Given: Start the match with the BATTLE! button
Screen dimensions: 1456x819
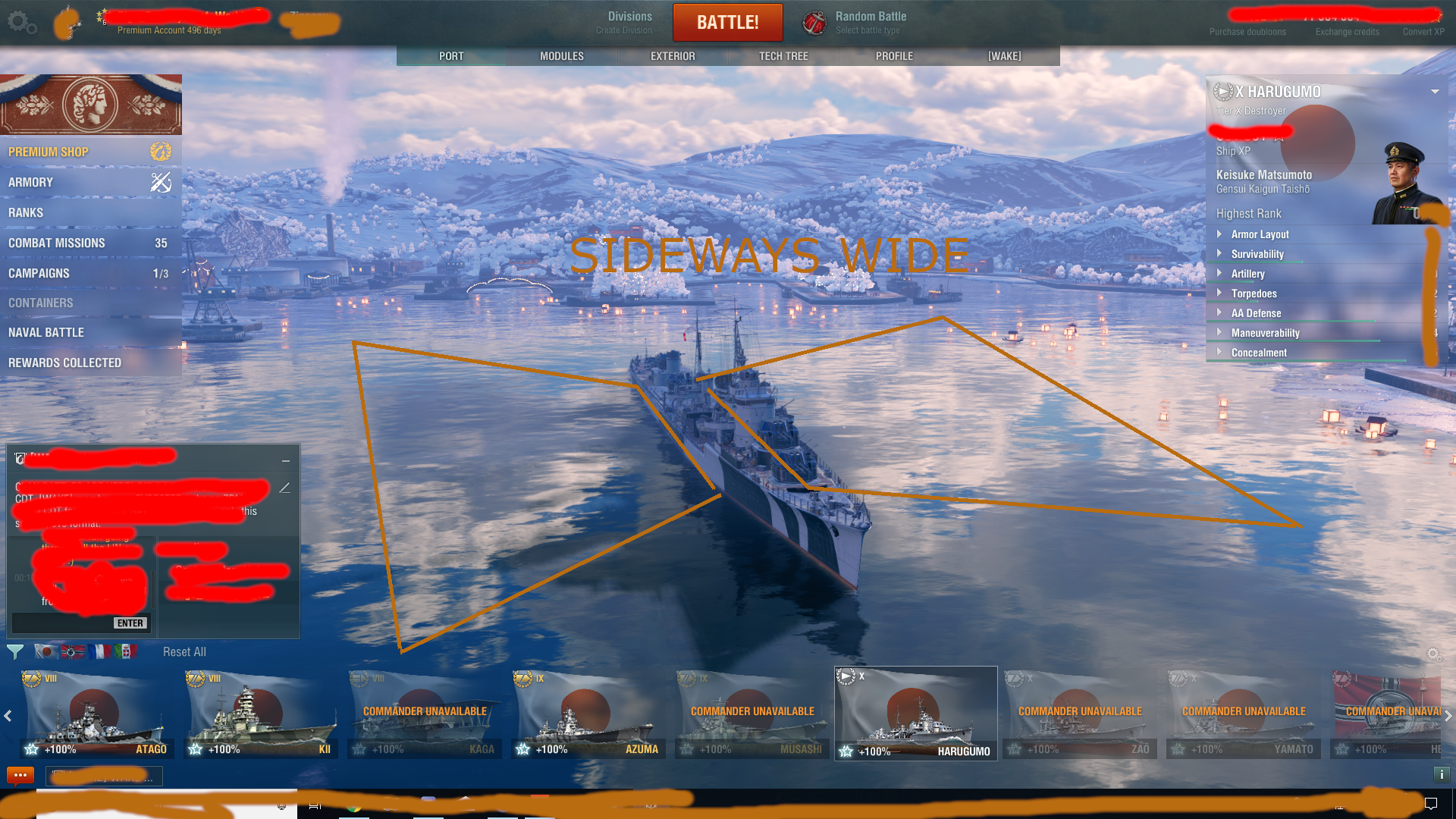Looking at the screenshot, I should [x=727, y=23].
